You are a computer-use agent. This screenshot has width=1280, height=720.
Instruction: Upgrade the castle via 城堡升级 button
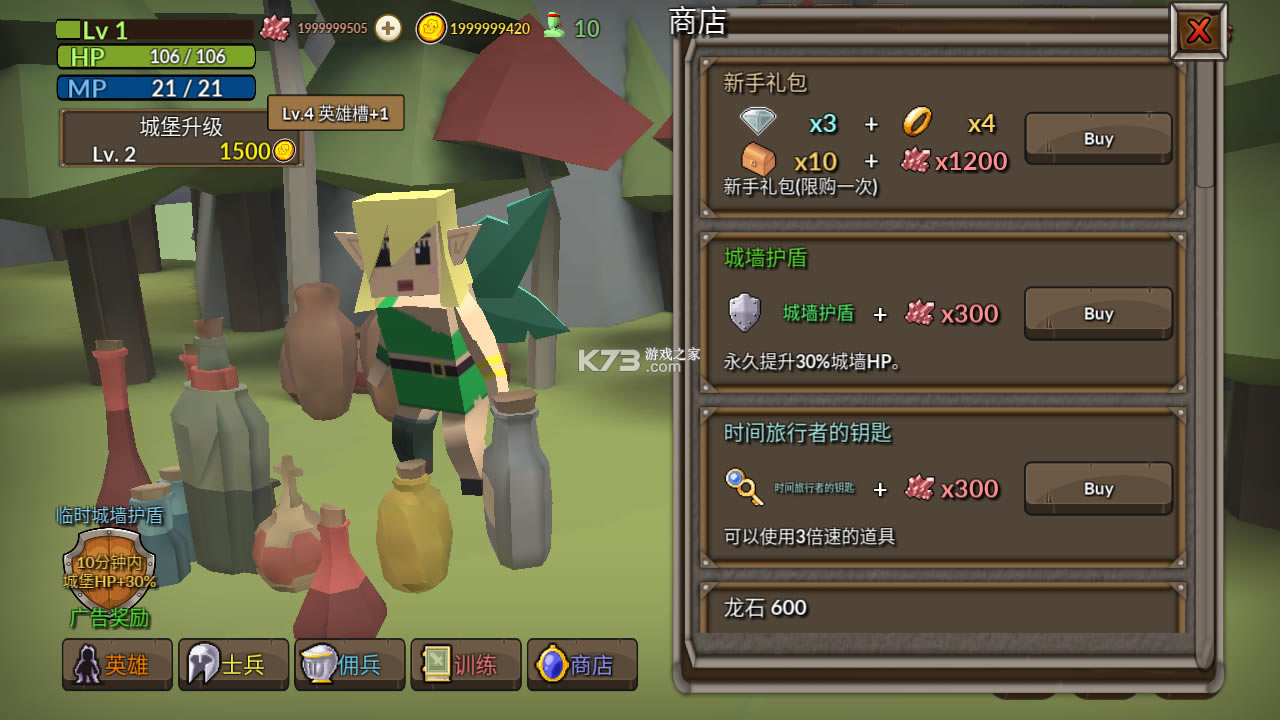point(181,139)
